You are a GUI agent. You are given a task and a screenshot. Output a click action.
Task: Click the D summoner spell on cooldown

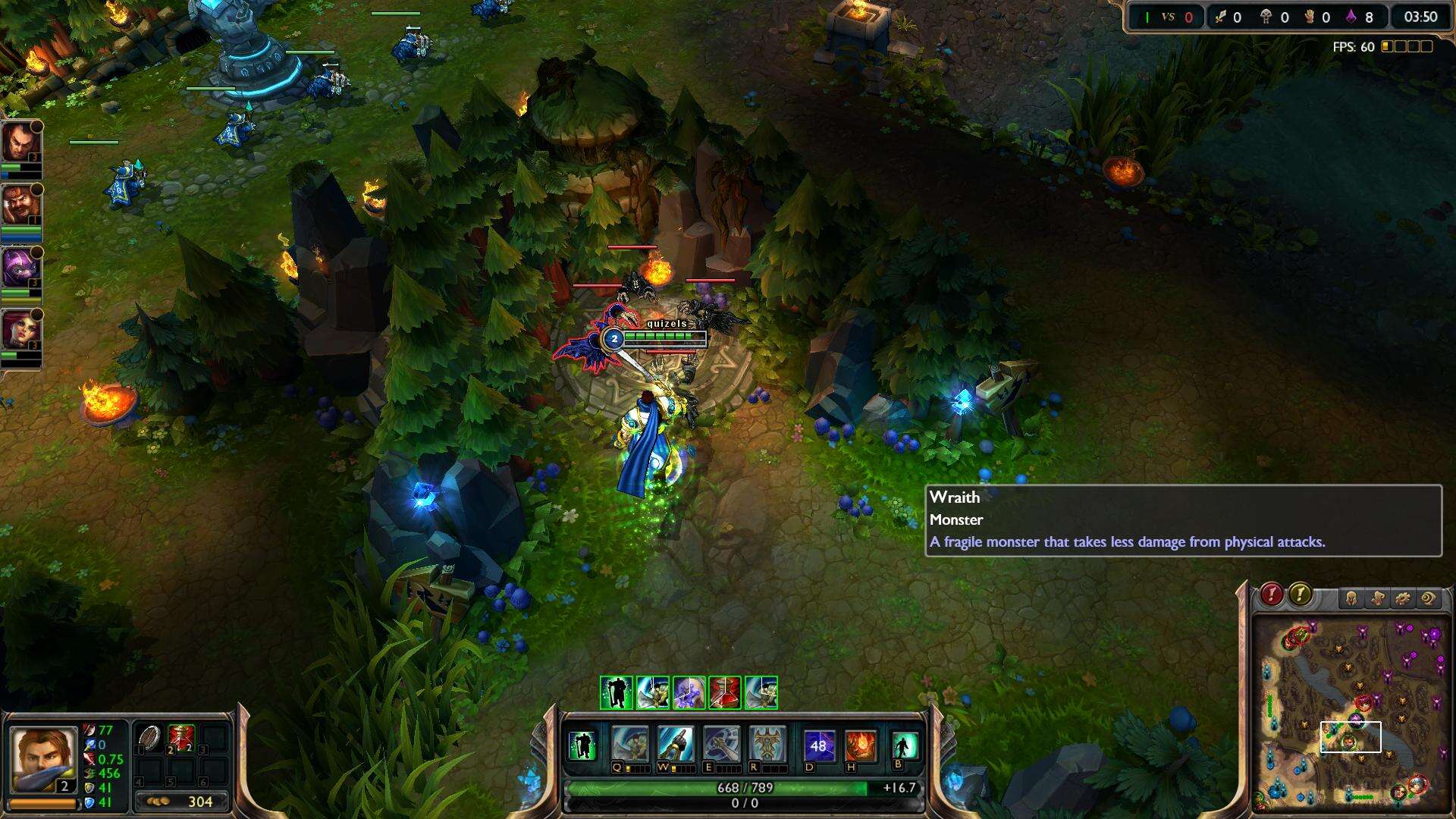[x=818, y=745]
